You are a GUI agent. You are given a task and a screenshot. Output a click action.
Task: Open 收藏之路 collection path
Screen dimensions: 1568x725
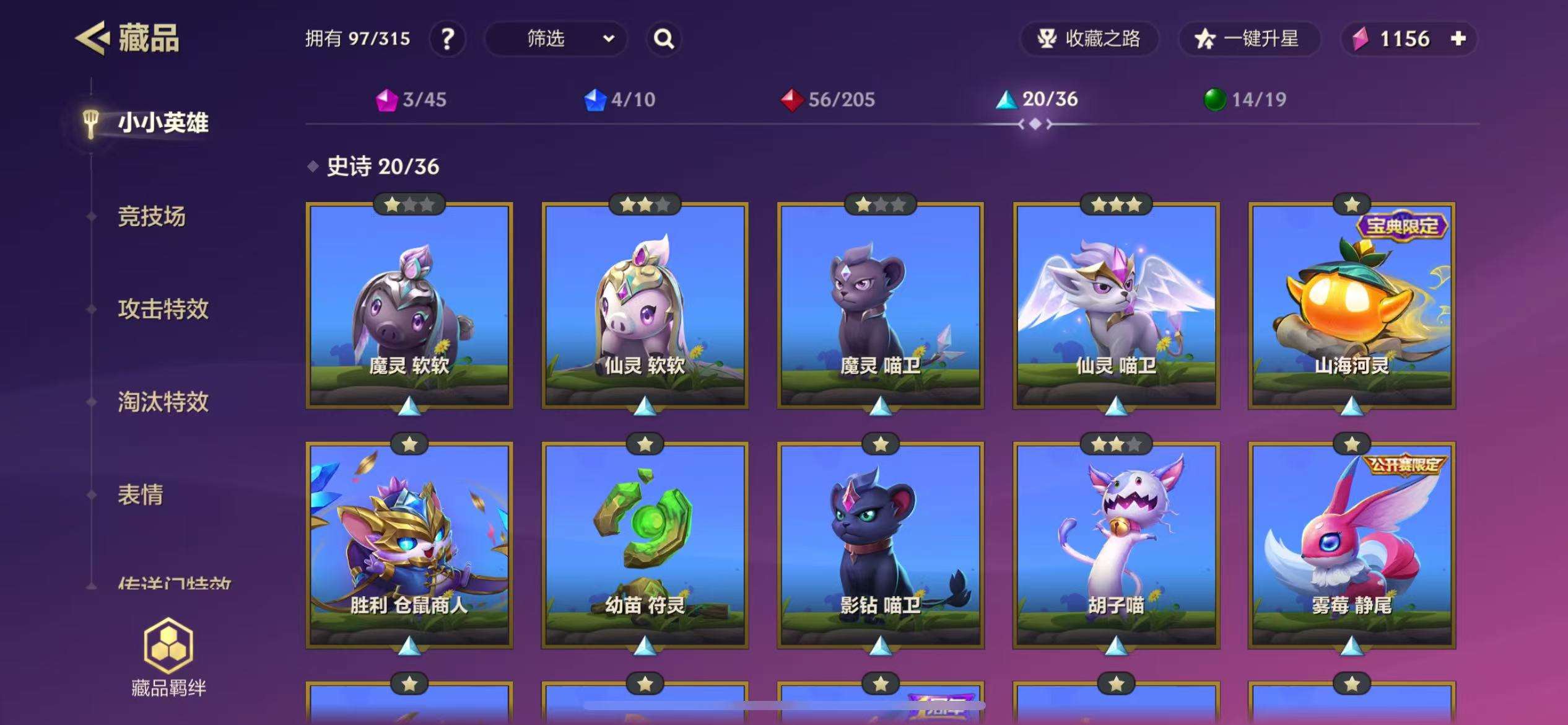tap(1089, 39)
